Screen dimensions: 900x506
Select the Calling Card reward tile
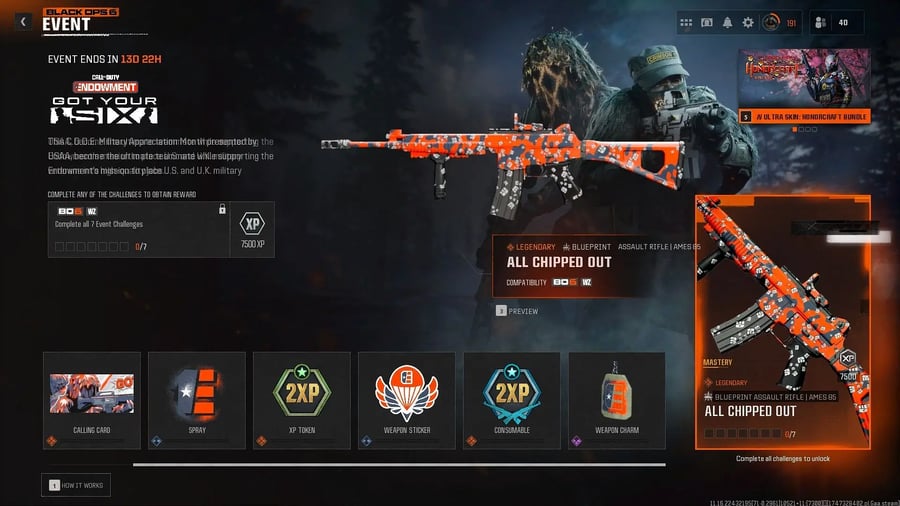tap(92, 399)
